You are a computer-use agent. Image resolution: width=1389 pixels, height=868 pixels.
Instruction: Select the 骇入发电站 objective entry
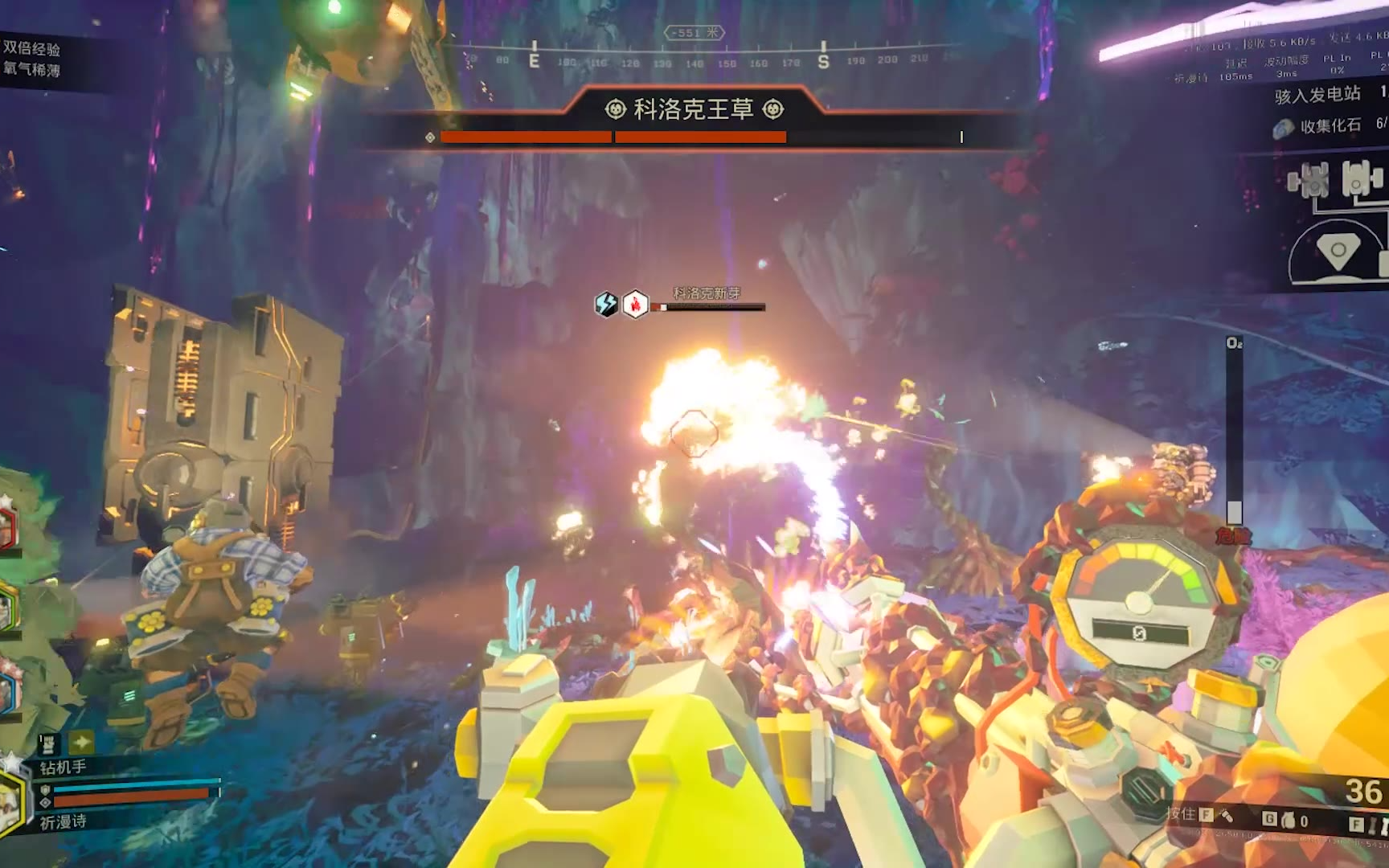[1317, 96]
